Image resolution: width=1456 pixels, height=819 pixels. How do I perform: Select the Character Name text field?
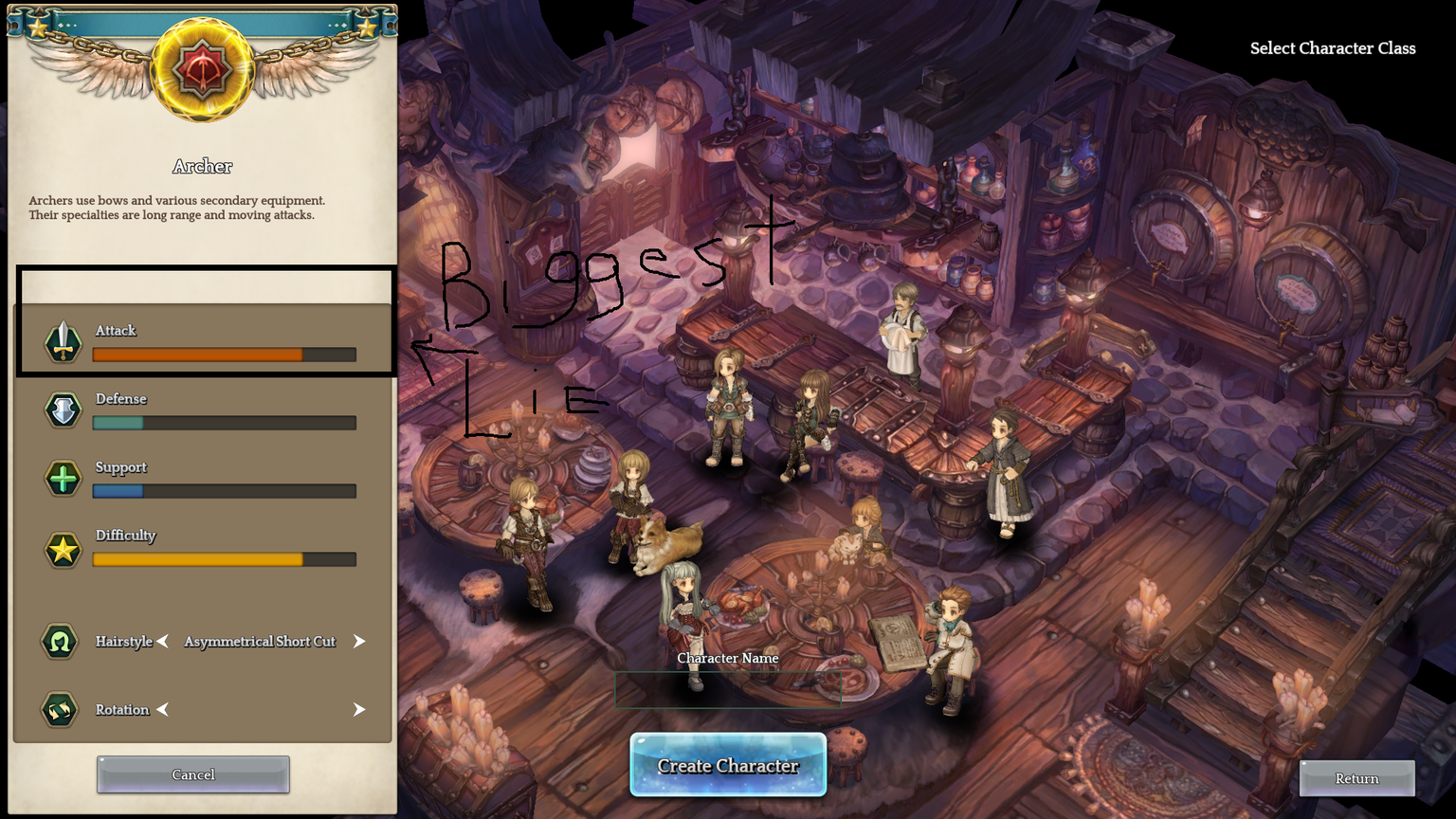point(727,689)
